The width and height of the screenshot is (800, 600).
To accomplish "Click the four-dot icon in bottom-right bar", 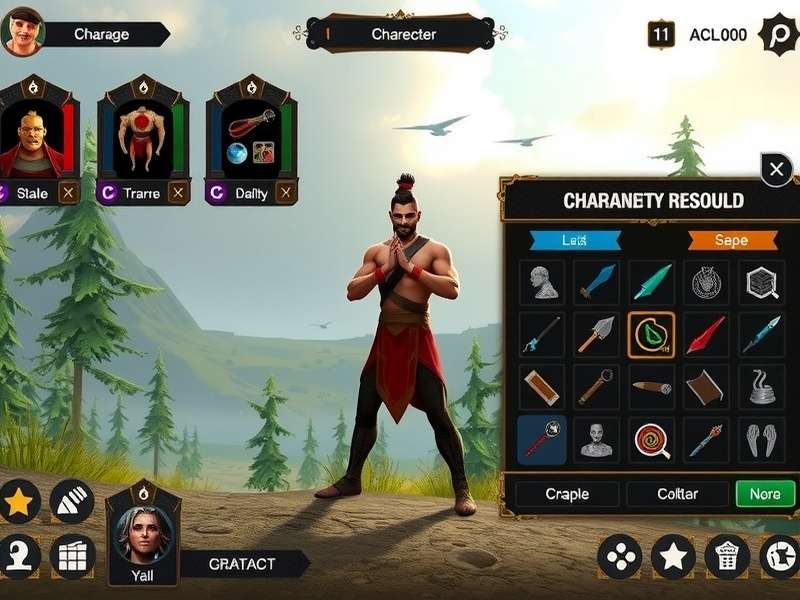I will [x=620, y=556].
